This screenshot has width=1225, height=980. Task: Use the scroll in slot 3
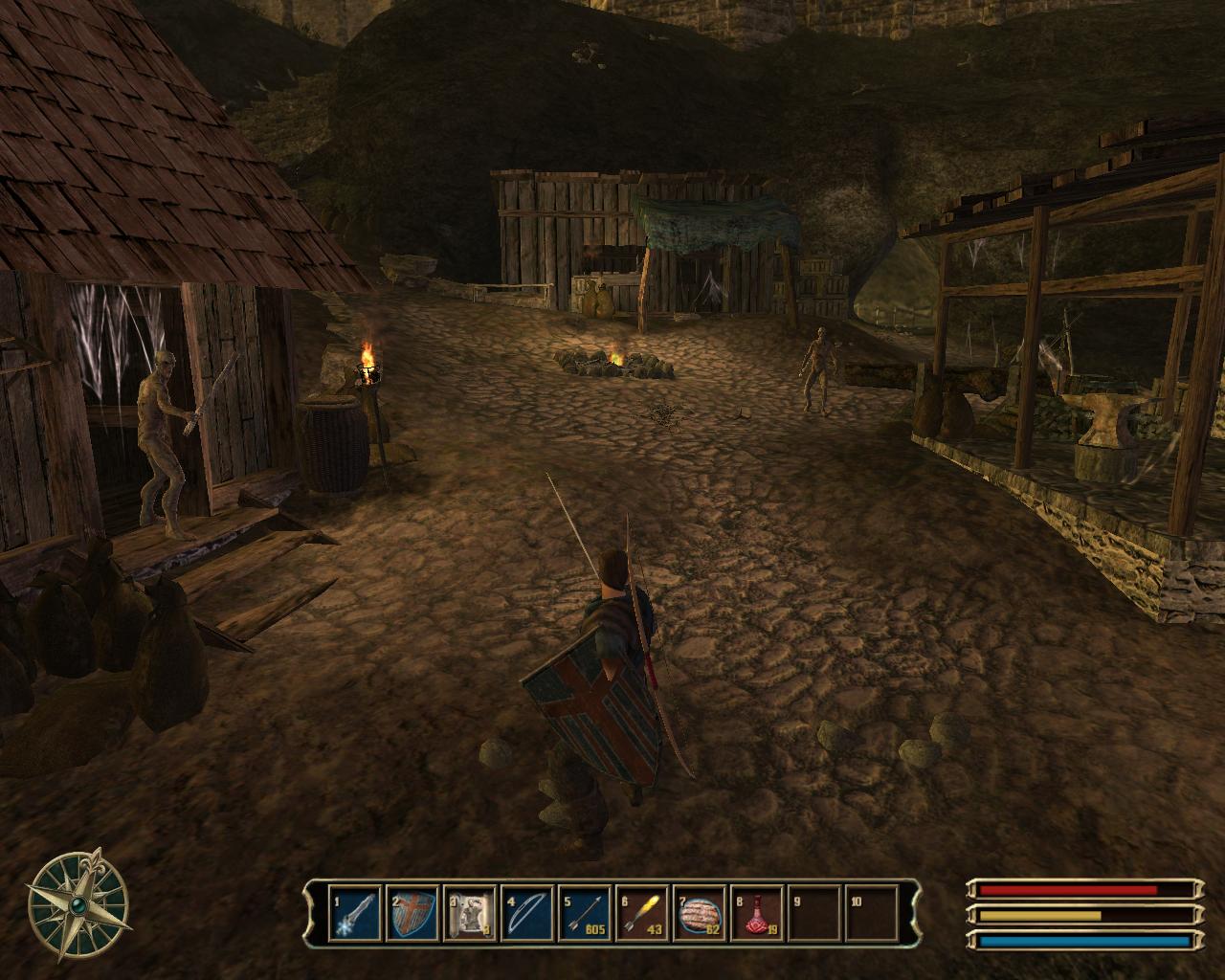470,913
